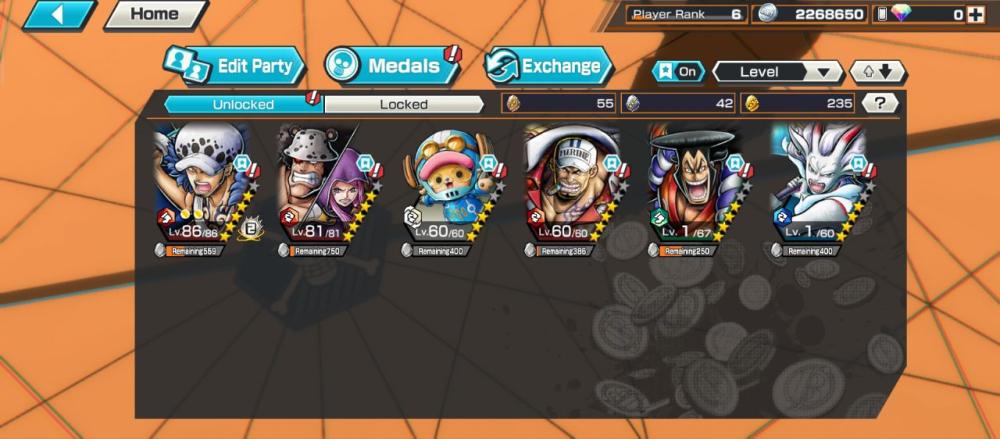
Task: Toggle the bookmark On filter
Action: pos(677,72)
